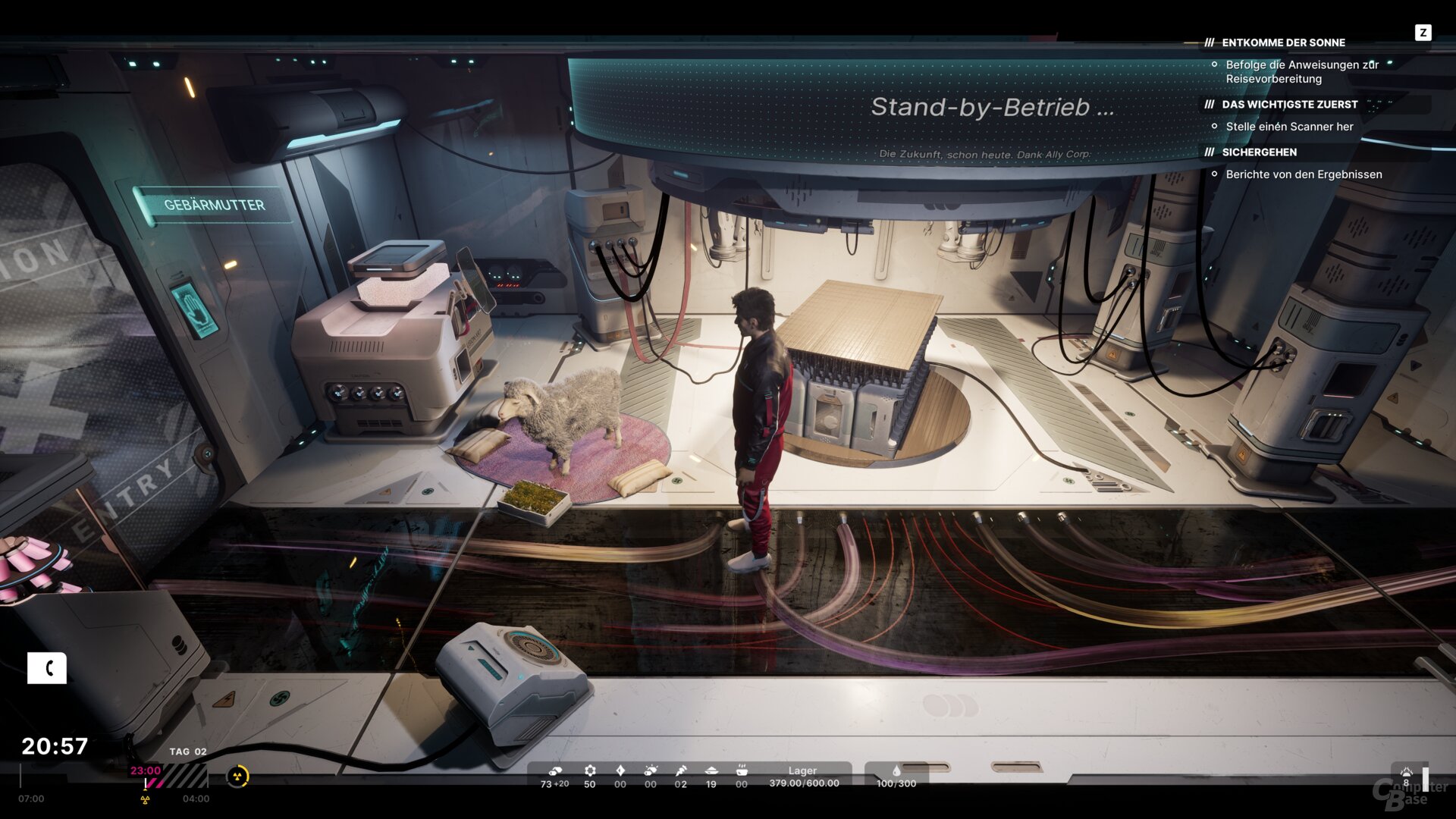Select the GEBÄRMUTTER room label
Image resolution: width=1456 pixels, height=819 pixels.
[215, 204]
